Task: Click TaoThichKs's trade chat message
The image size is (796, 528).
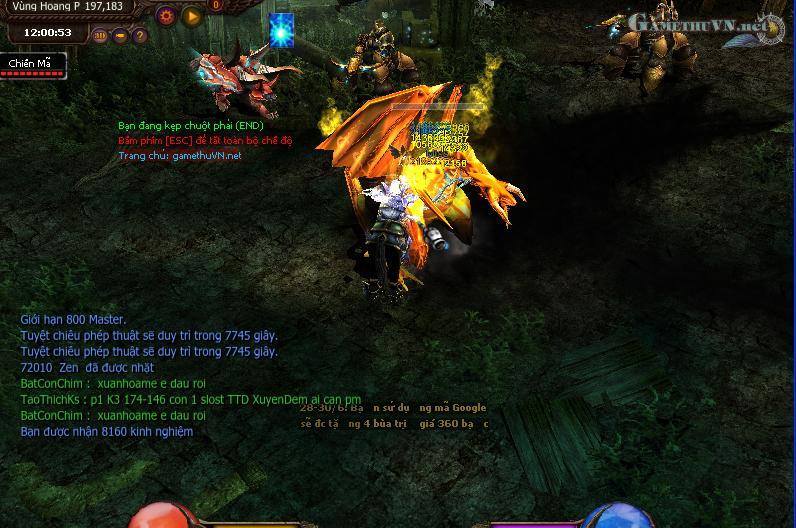Action: click(190, 399)
